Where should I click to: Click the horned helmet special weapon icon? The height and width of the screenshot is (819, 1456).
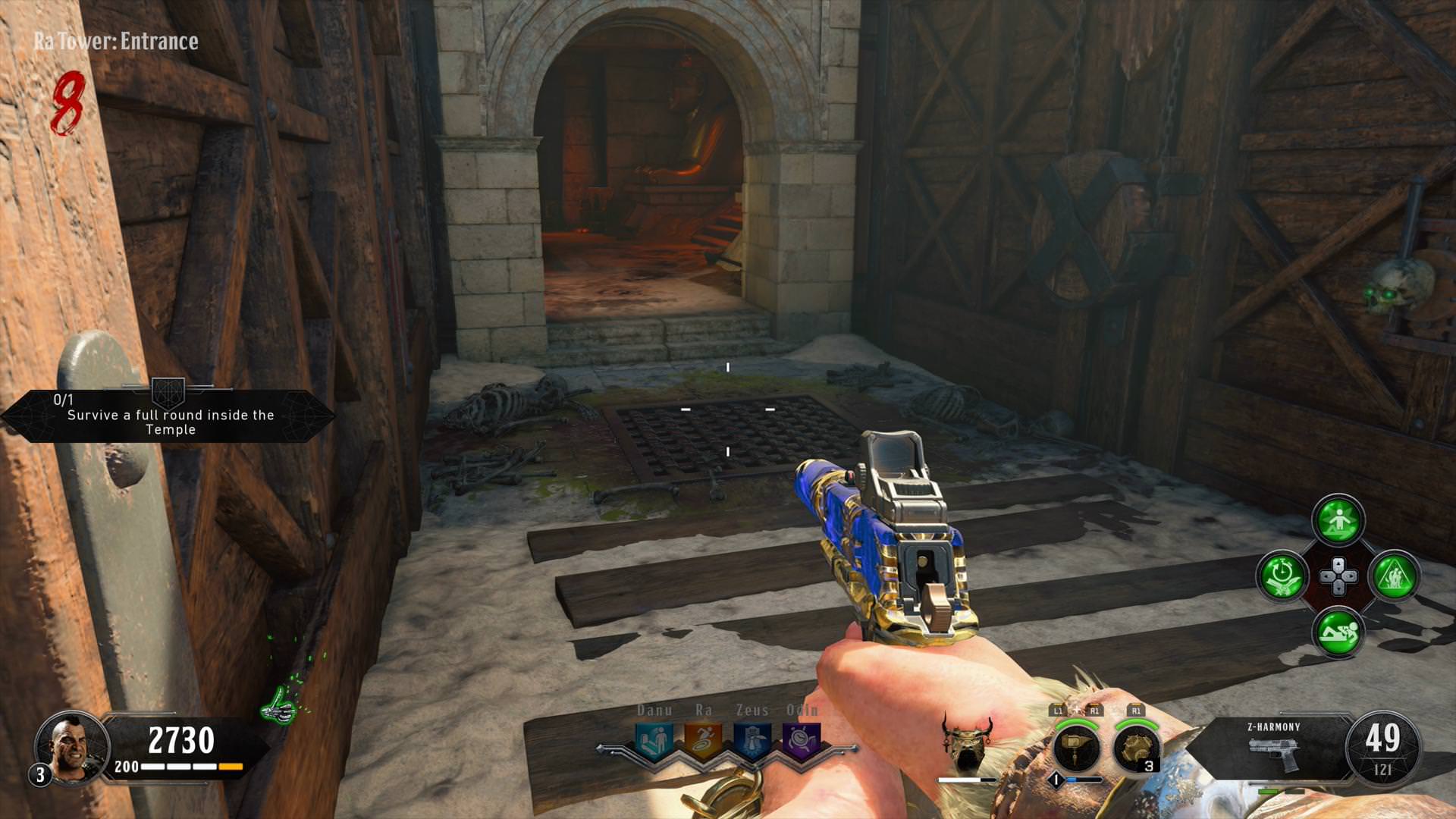tap(967, 742)
